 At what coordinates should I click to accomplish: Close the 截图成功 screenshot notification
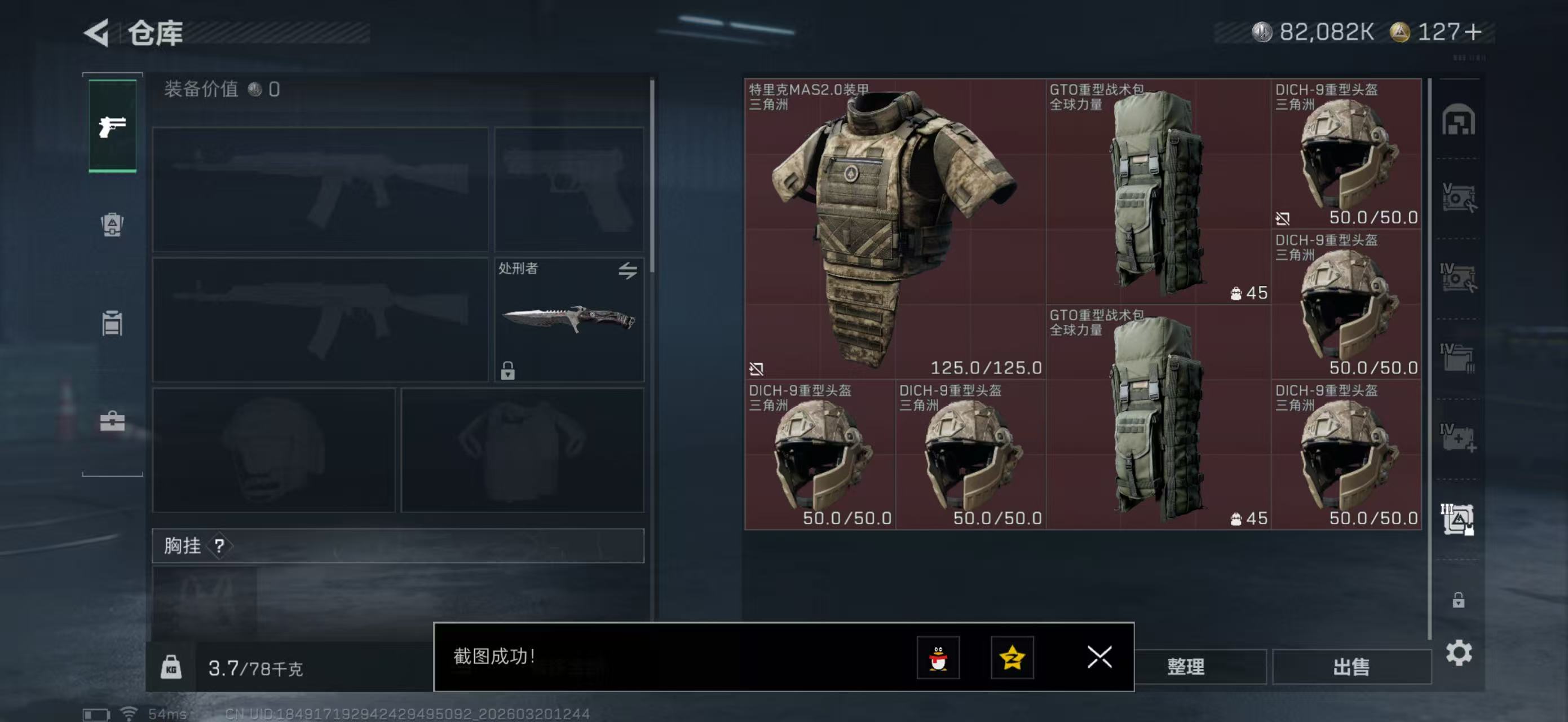pyautogui.click(x=1099, y=657)
